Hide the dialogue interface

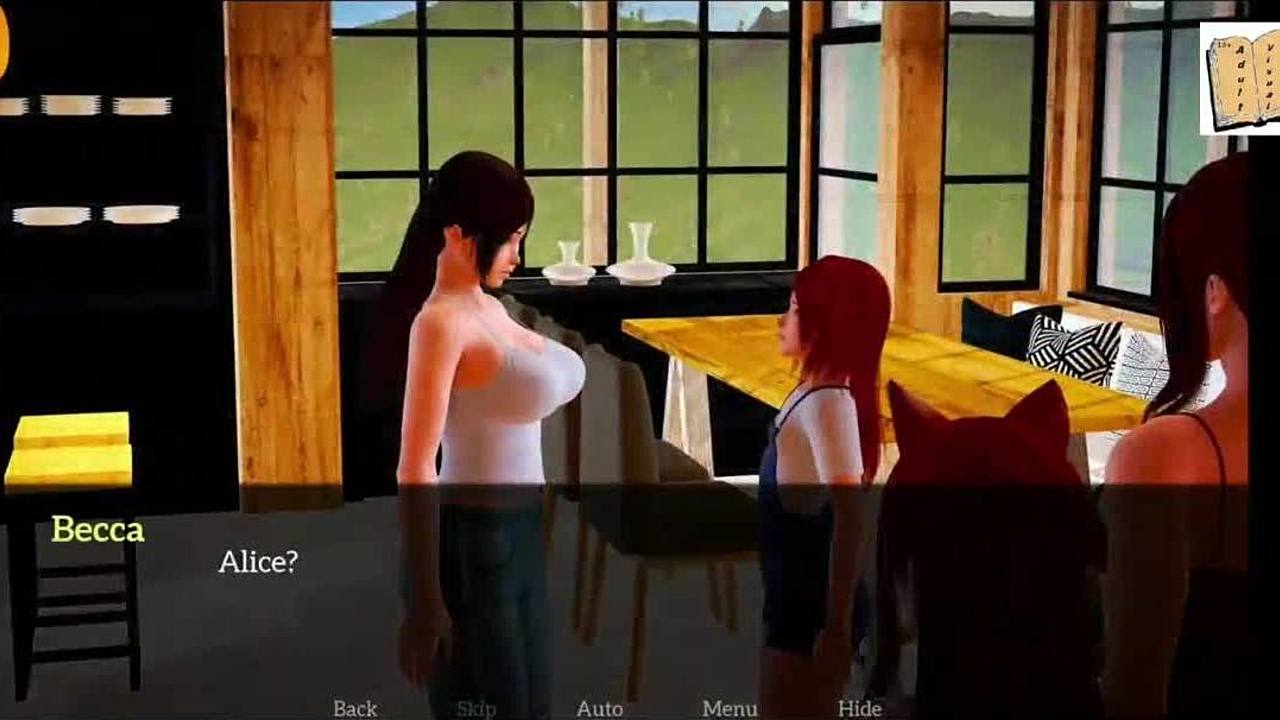pyautogui.click(x=859, y=708)
